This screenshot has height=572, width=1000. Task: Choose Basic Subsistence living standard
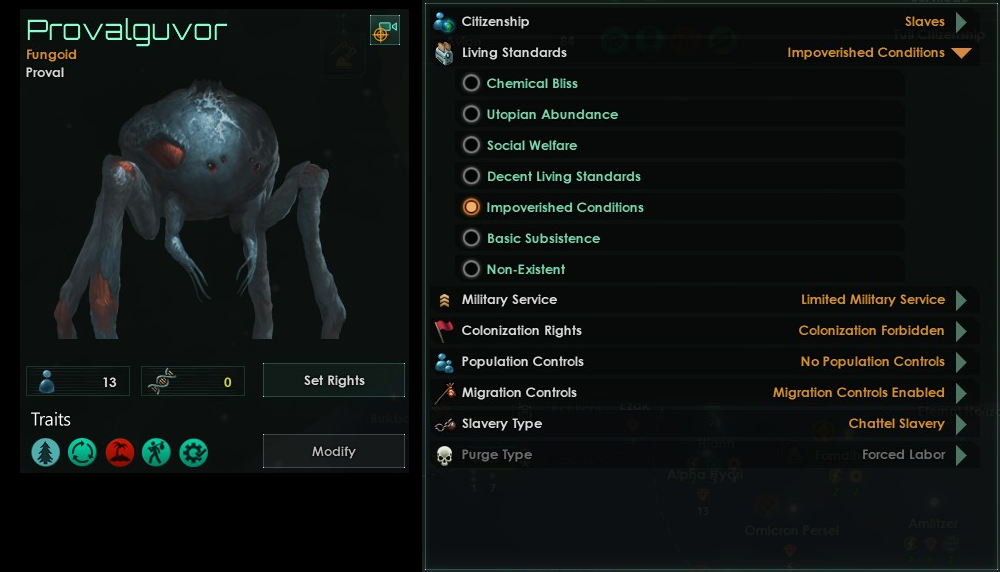tap(472, 239)
